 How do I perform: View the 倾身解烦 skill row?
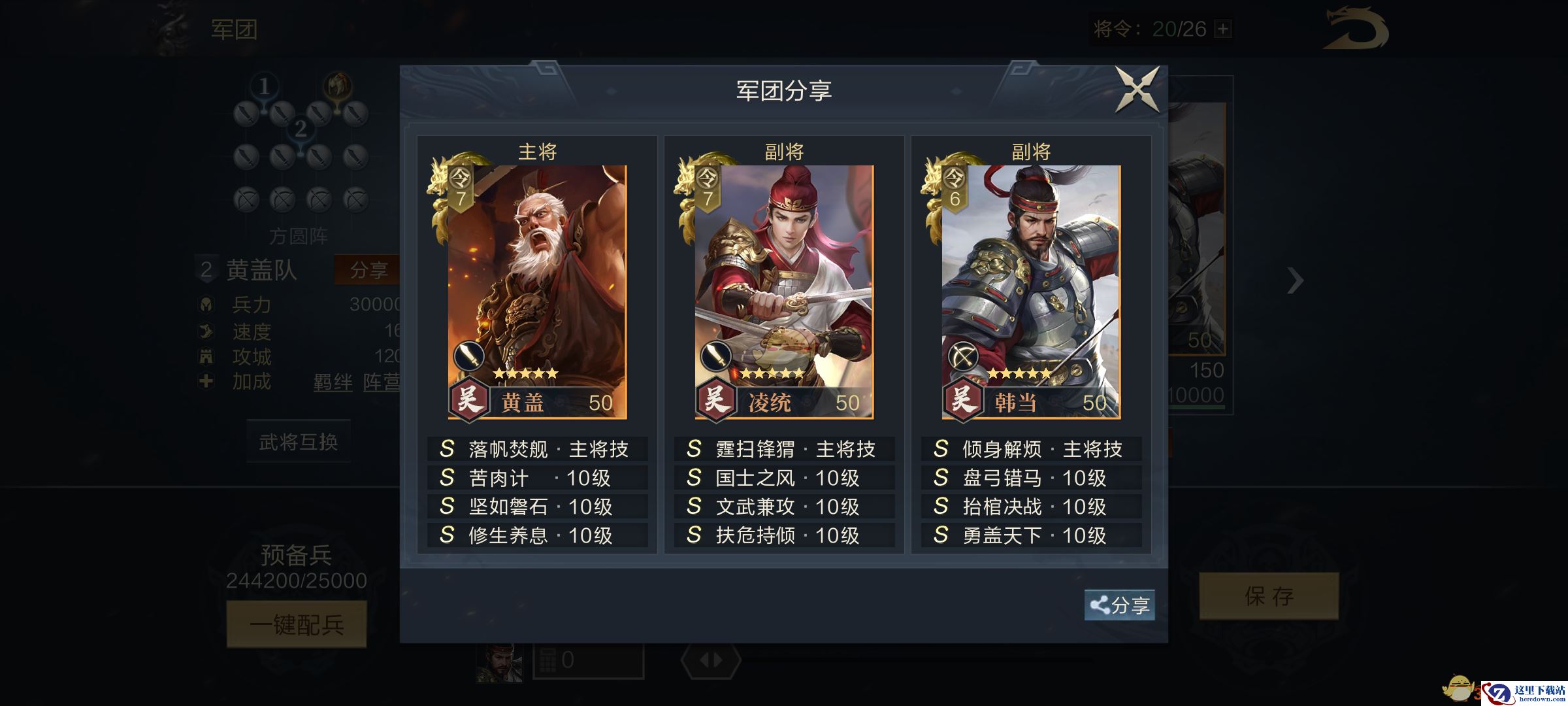click(1031, 449)
